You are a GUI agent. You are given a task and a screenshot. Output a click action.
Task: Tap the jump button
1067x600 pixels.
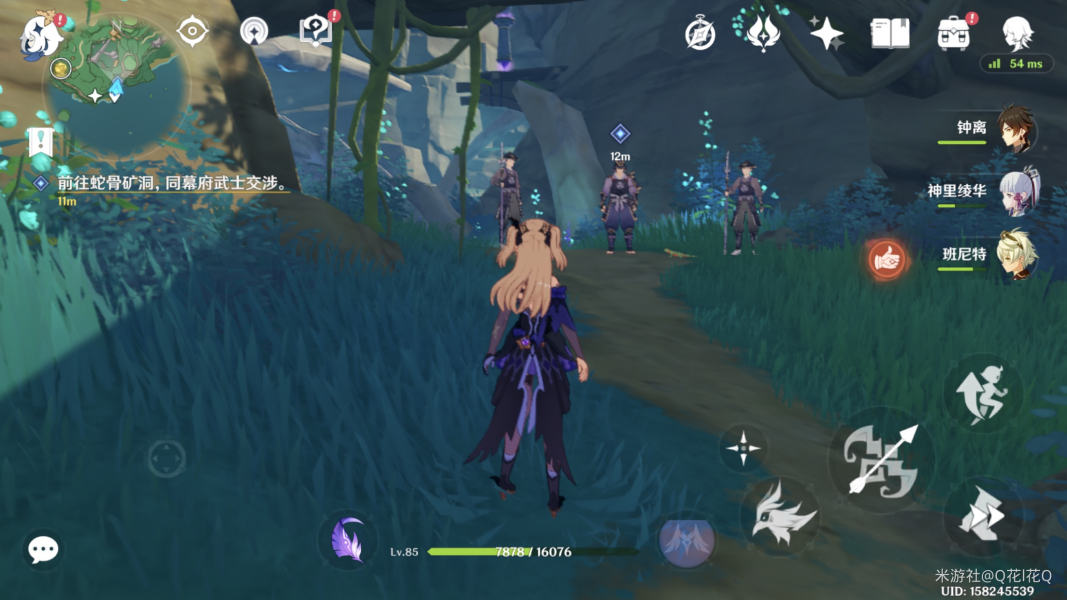pyautogui.click(x=983, y=394)
